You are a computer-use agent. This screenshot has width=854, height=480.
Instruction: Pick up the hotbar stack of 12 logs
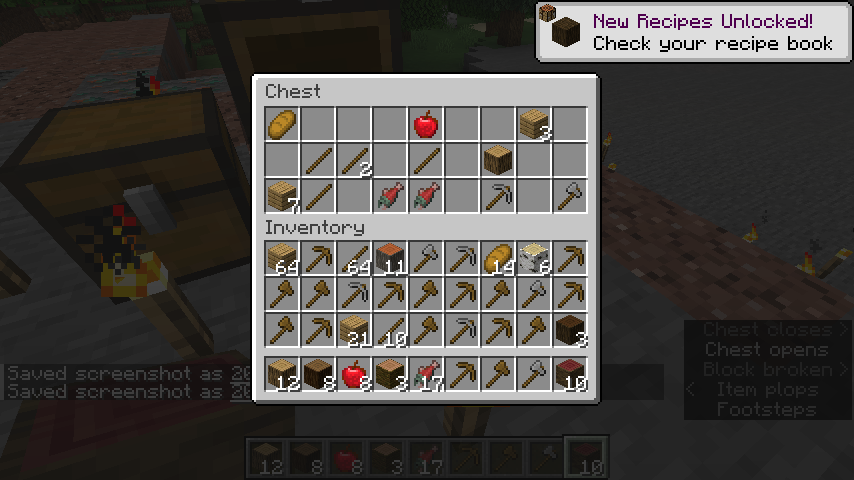pyautogui.click(x=282, y=375)
